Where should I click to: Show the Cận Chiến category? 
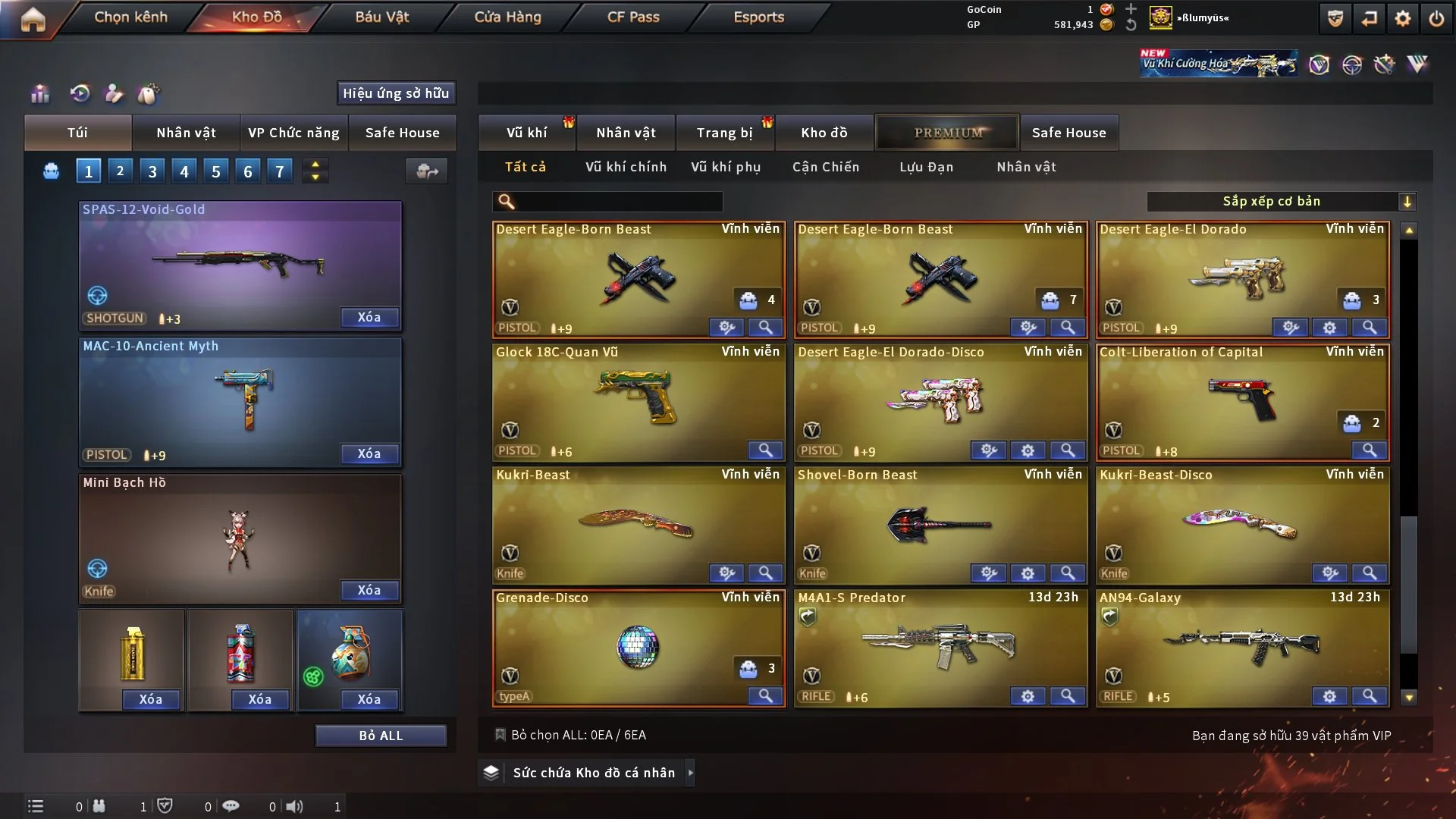click(x=826, y=167)
